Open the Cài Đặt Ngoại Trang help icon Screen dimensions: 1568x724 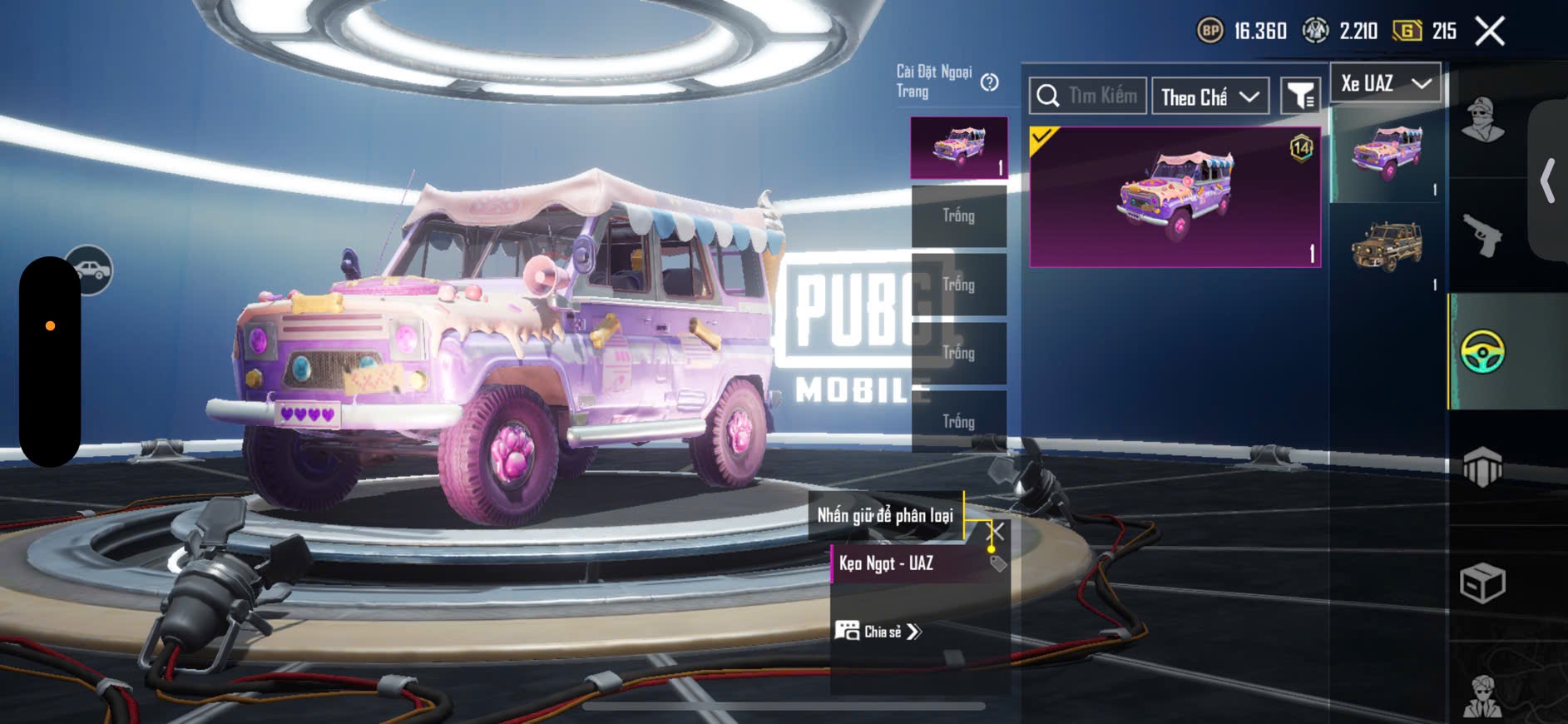(989, 82)
